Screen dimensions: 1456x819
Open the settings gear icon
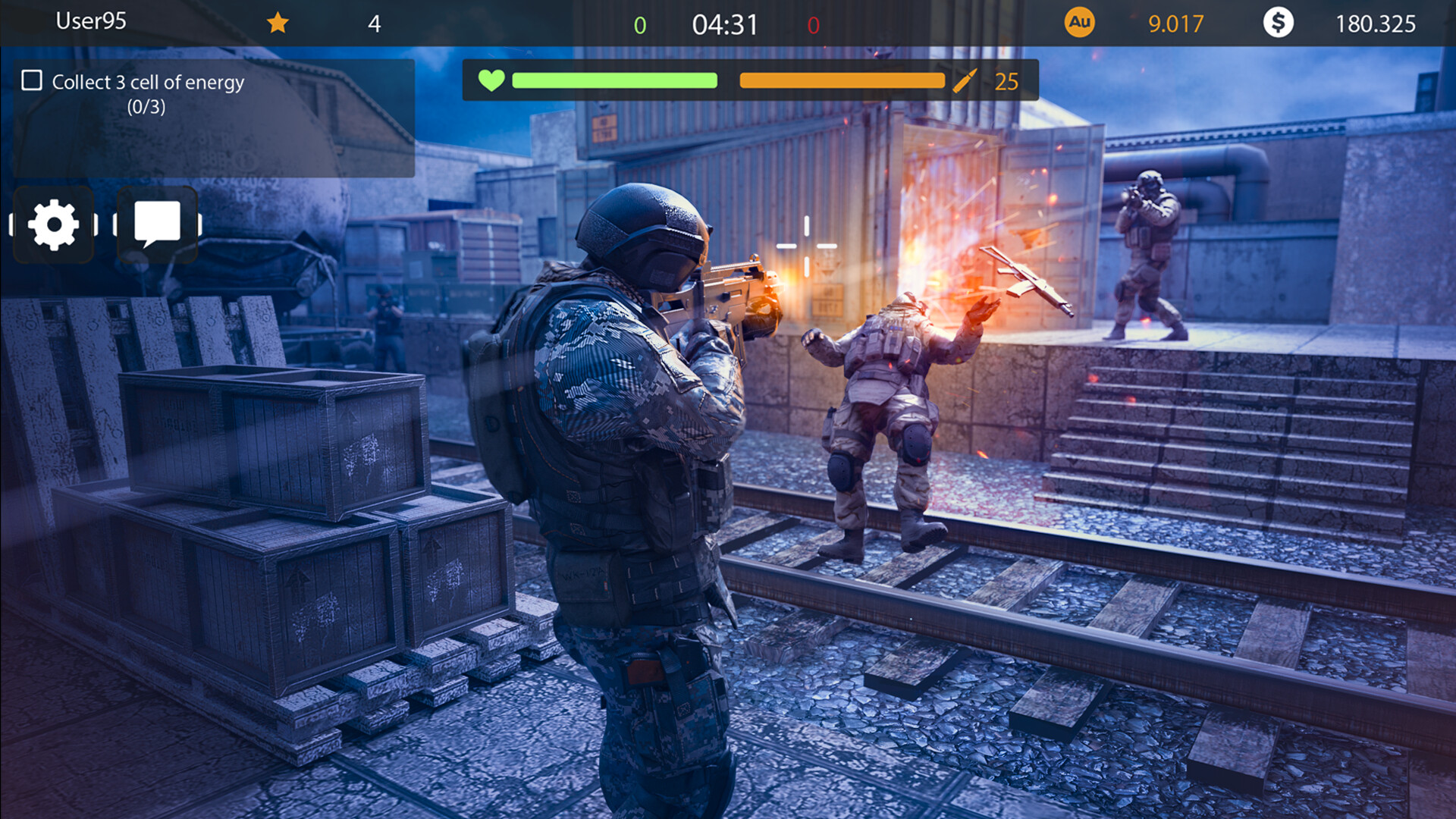coord(53,223)
